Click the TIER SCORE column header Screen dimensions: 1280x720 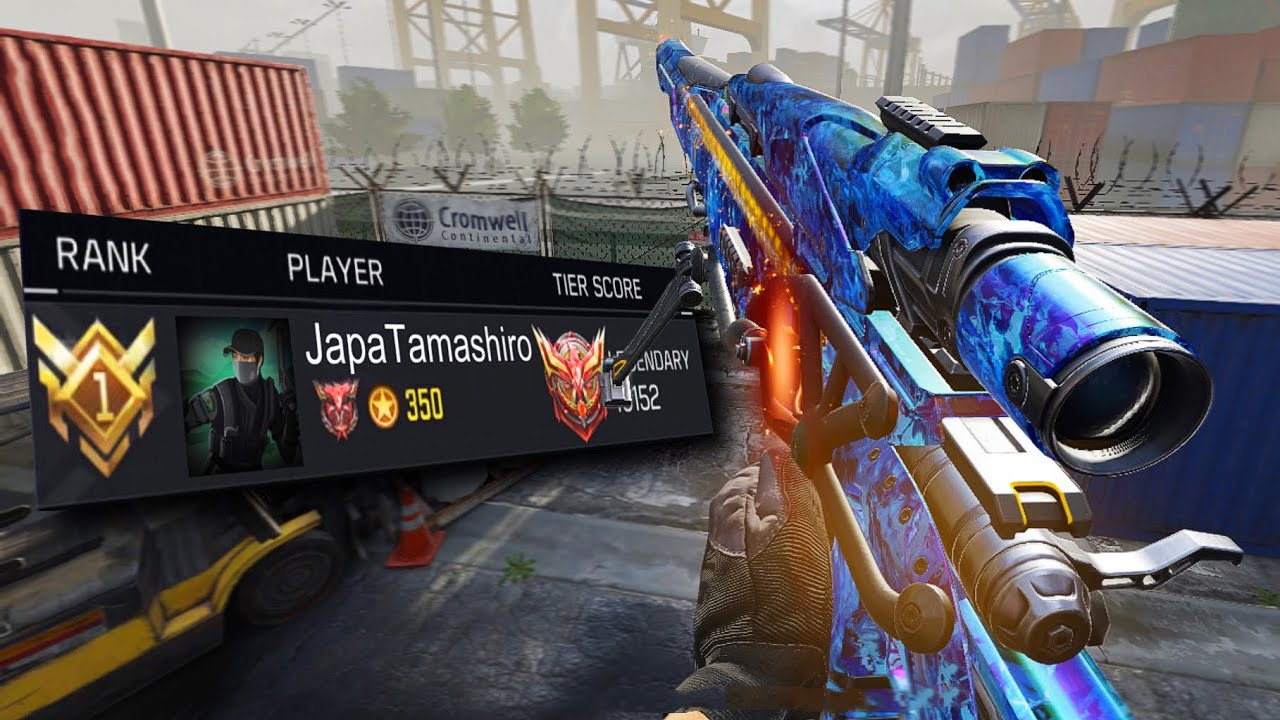point(597,286)
